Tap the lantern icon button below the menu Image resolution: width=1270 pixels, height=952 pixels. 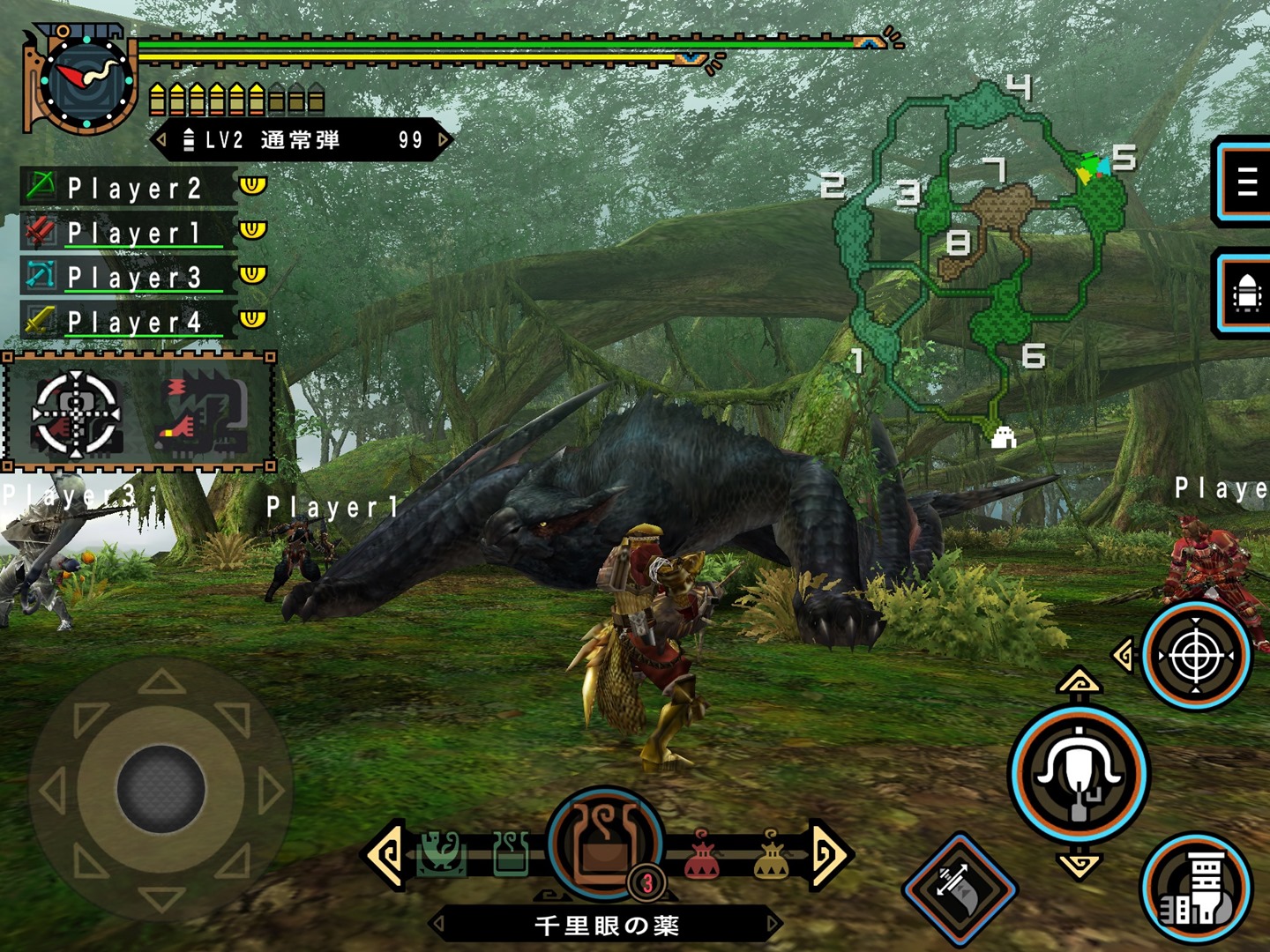click(1245, 294)
